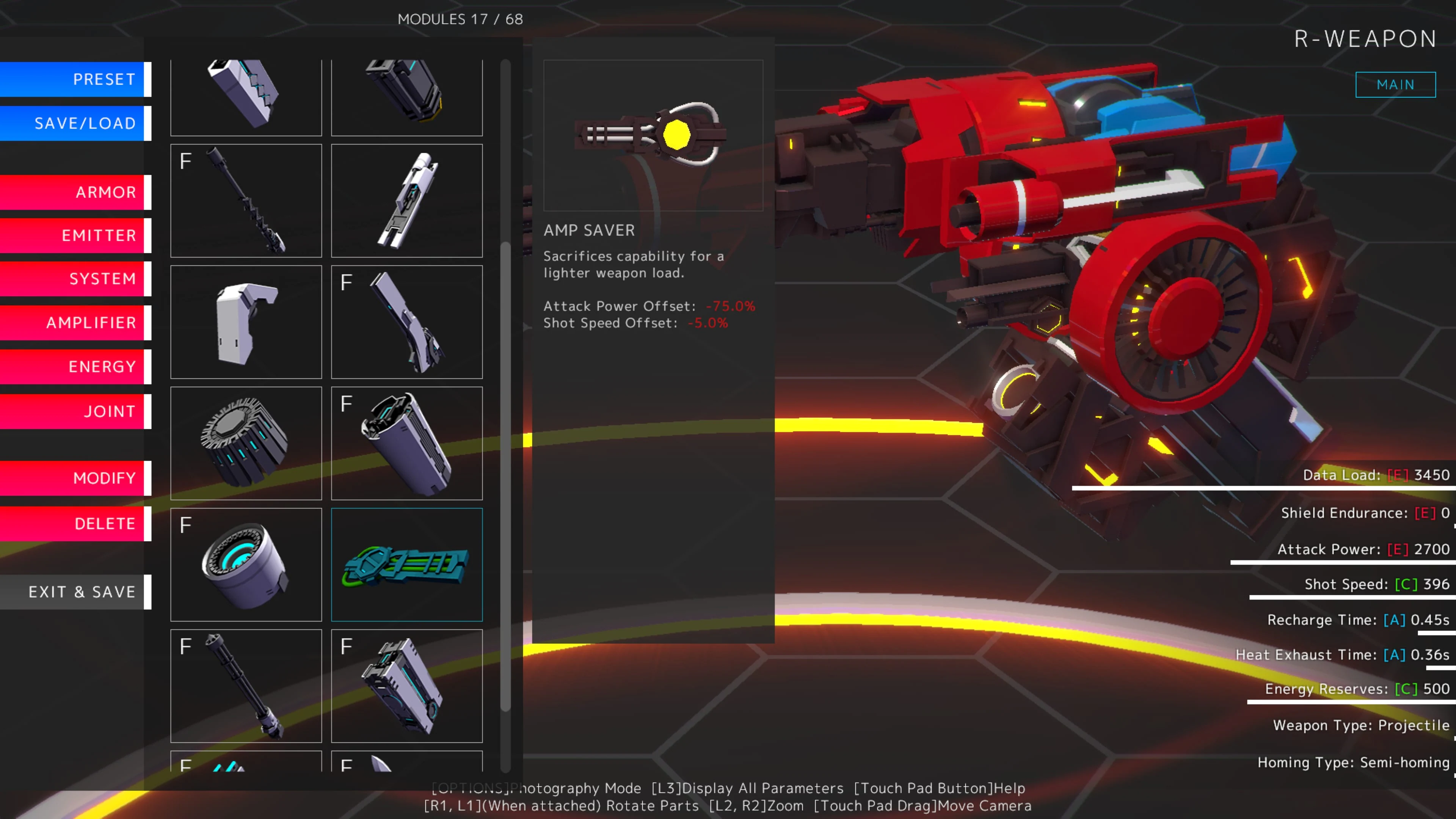Select the angled pistol-shaped module
Image resolution: width=1456 pixels, height=819 pixels.
click(x=406, y=322)
